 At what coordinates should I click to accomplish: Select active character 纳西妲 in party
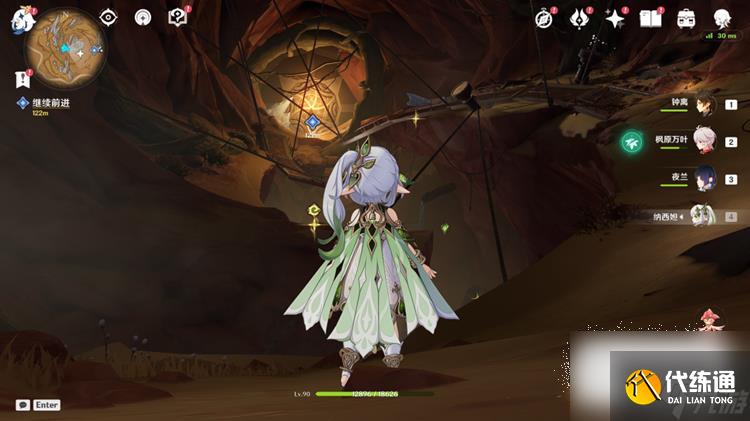(x=704, y=216)
